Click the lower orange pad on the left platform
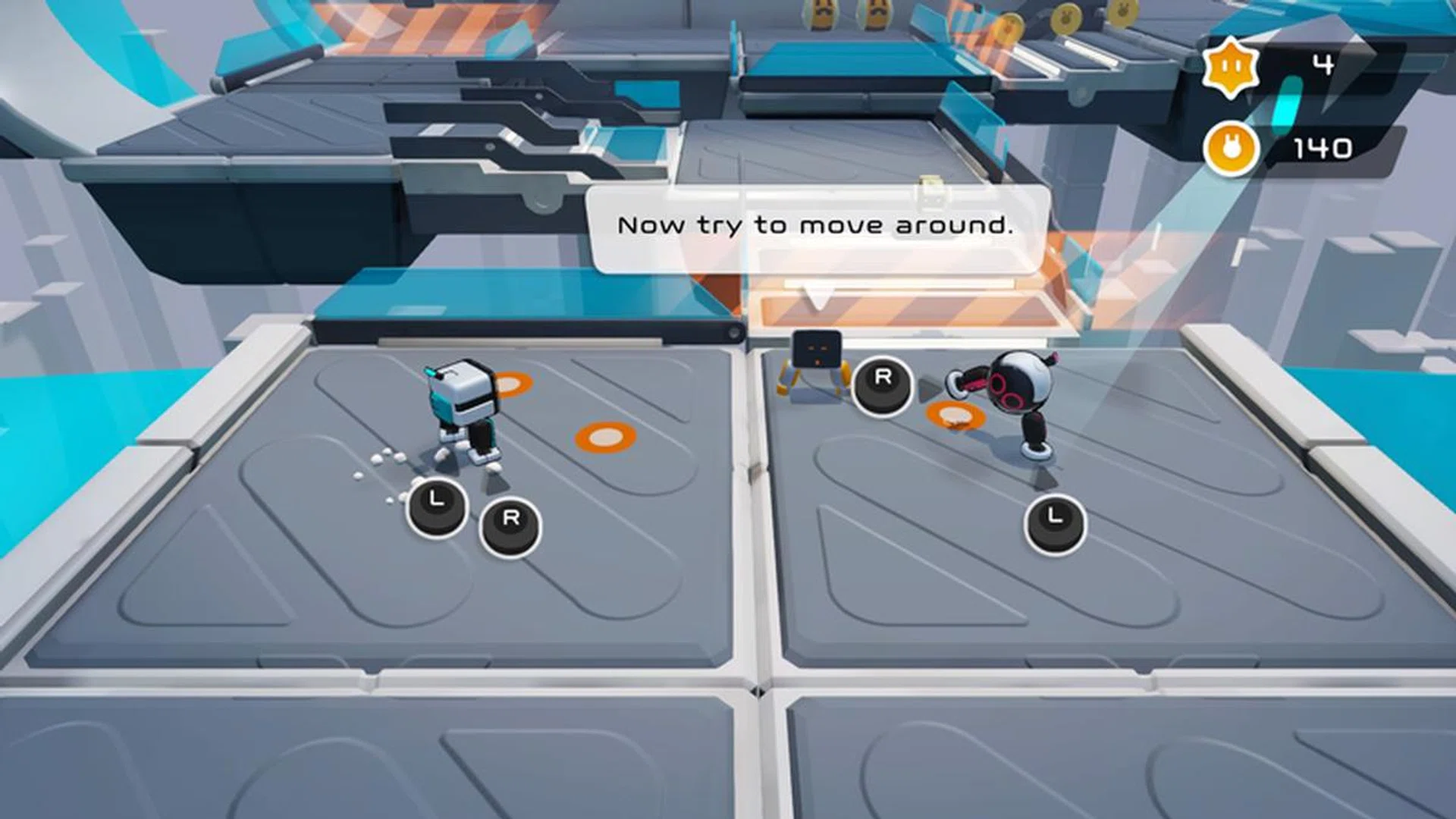This screenshot has height=819, width=1456. click(603, 436)
